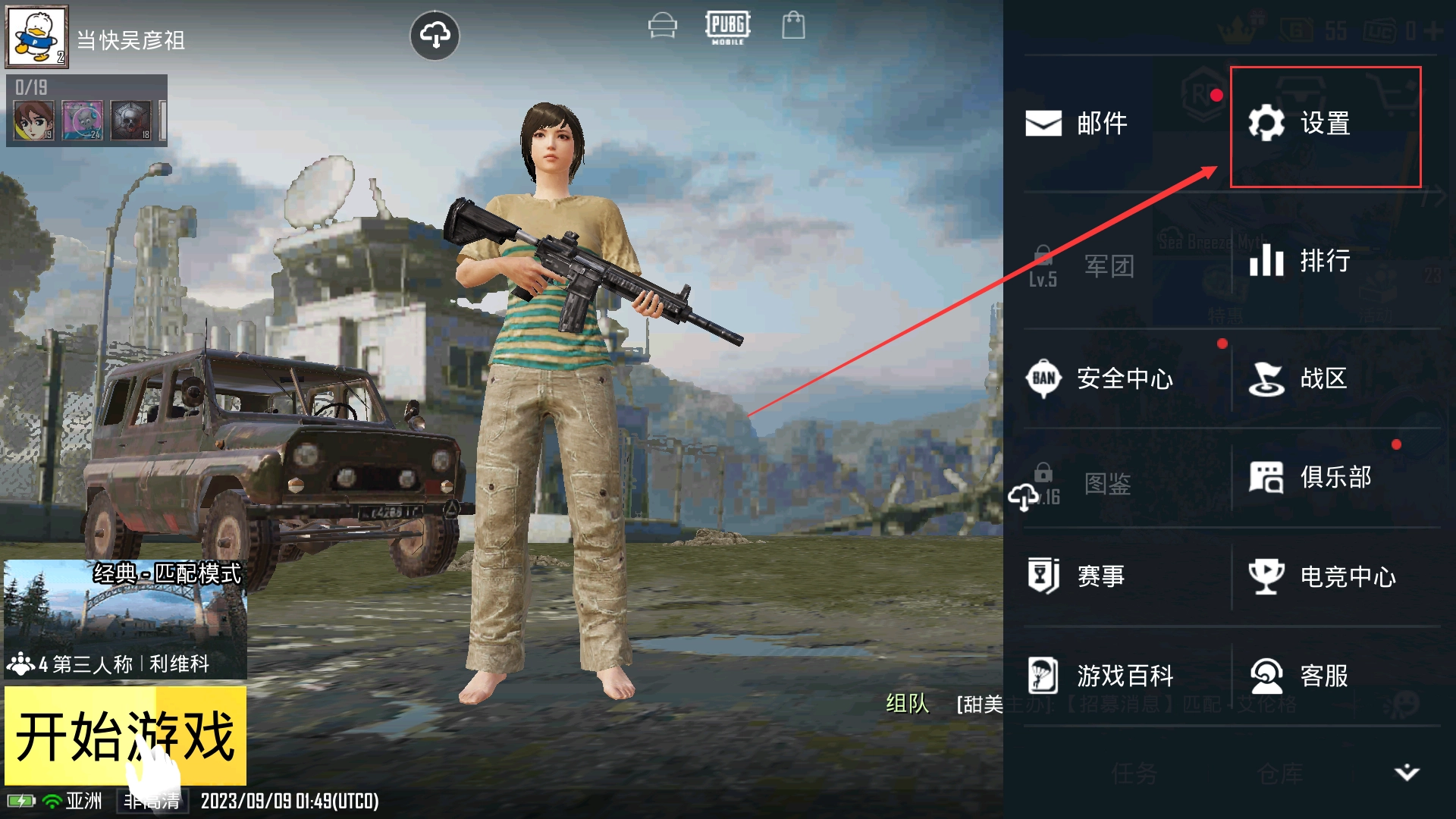
Task: Click the cloud download icon at top
Action: pyautogui.click(x=435, y=35)
